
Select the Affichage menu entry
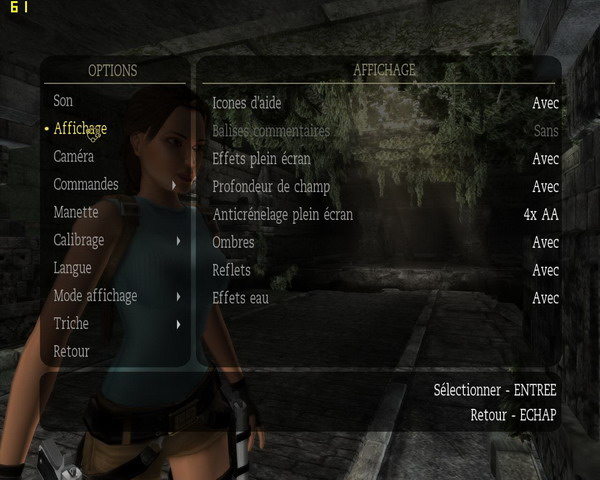[x=80, y=129]
